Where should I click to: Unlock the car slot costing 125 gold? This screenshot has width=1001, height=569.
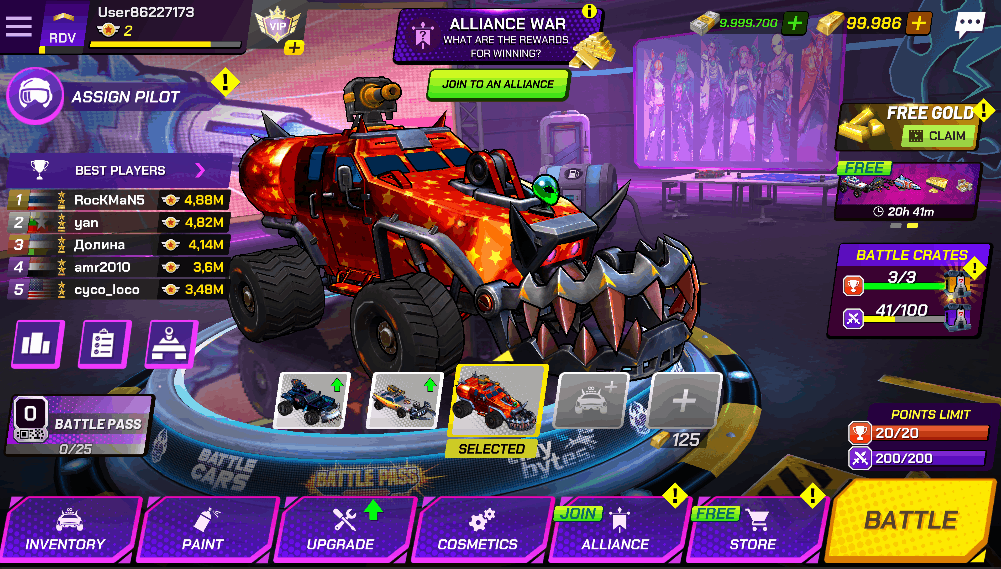tap(685, 402)
